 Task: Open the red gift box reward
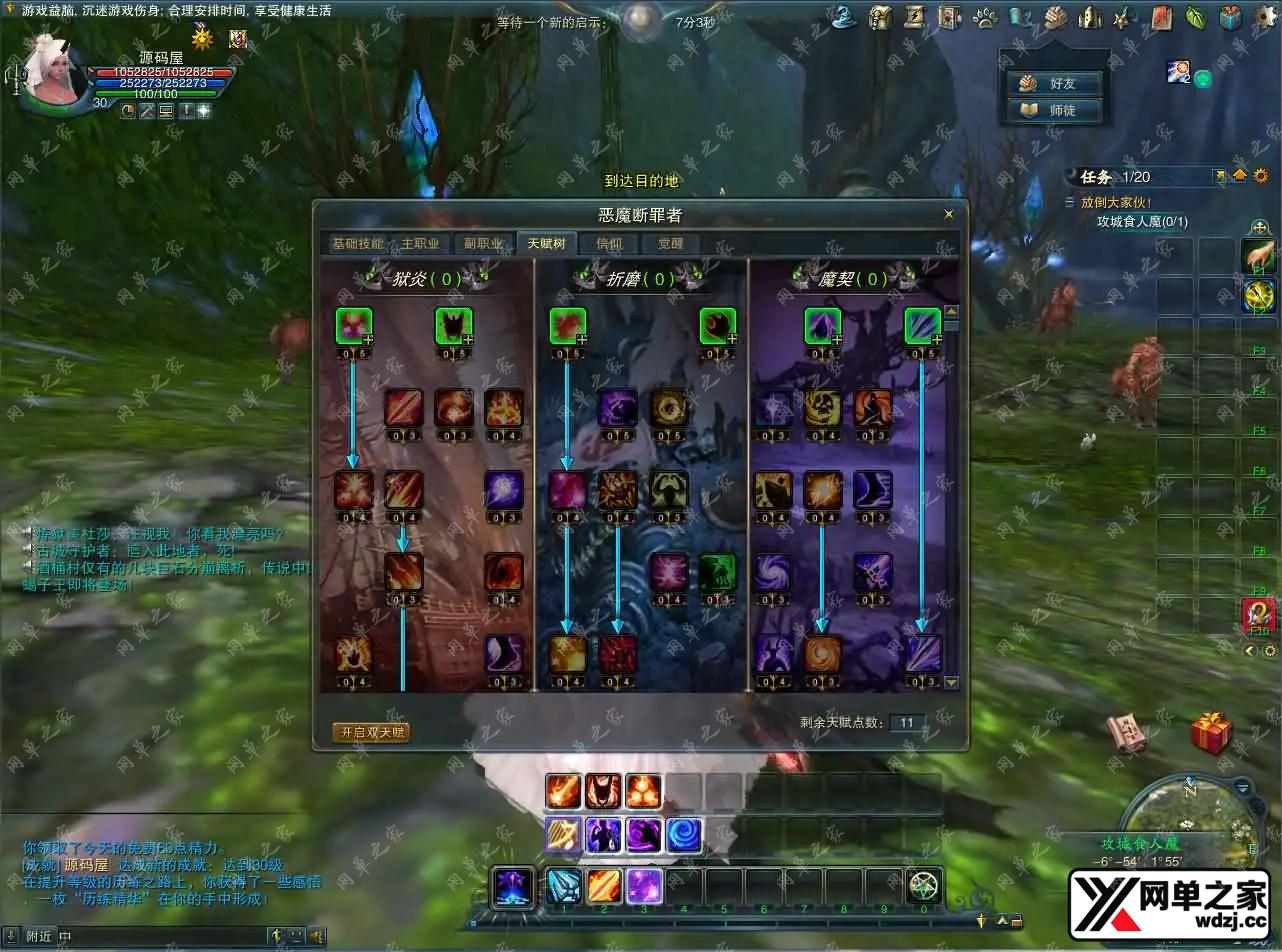(x=1210, y=733)
